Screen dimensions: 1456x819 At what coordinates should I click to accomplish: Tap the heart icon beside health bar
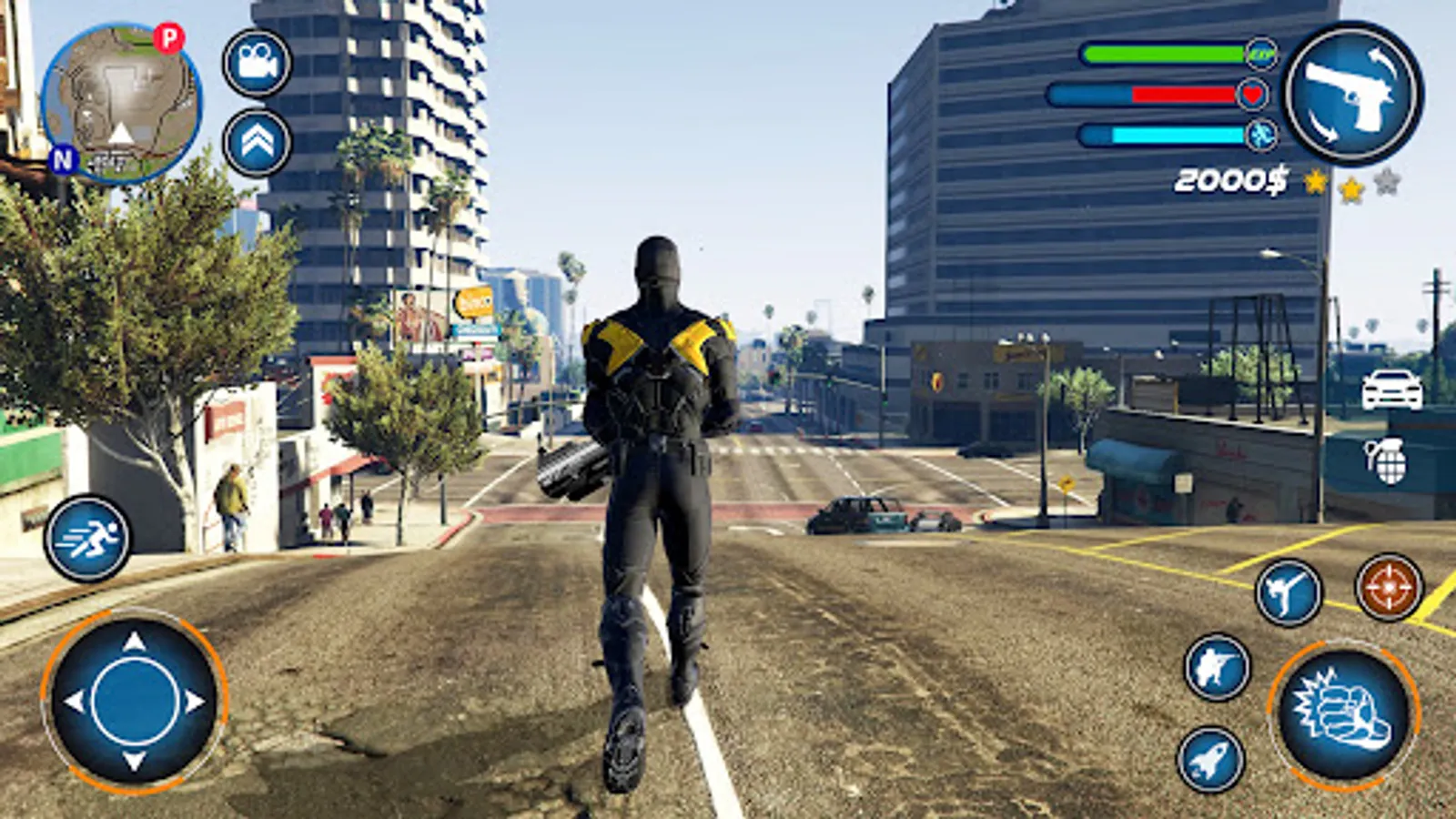point(1253,95)
